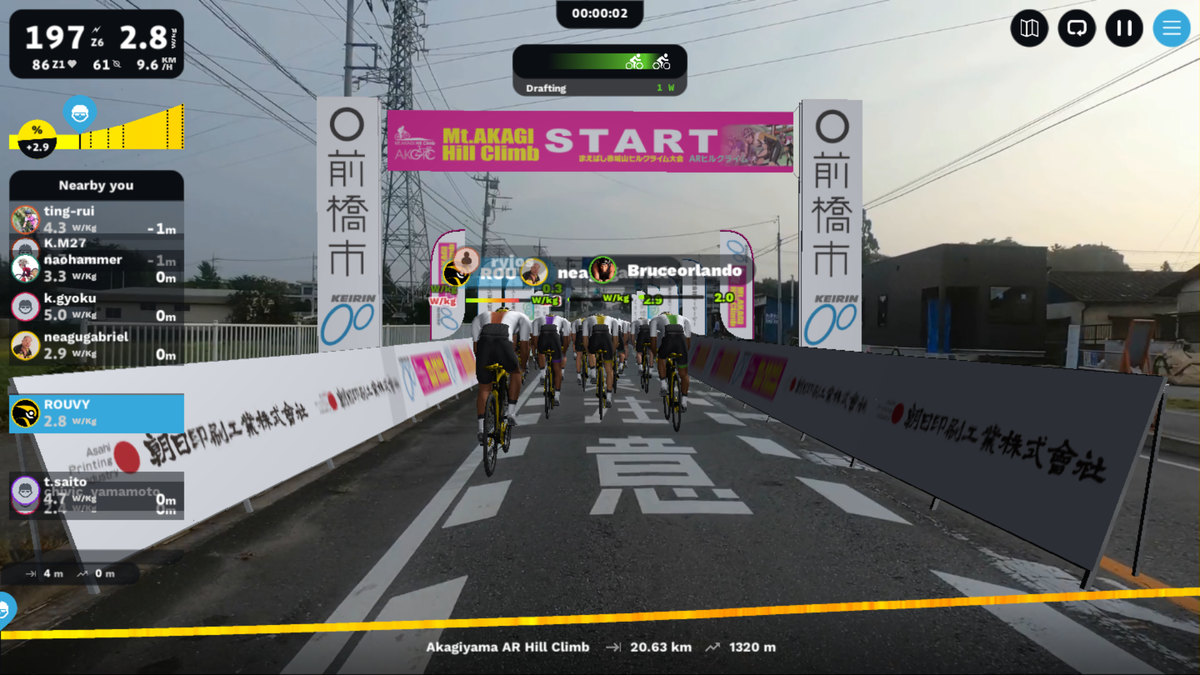Select highlighted ROUVY rider row
1200x675 pixels.
[96, 413]
